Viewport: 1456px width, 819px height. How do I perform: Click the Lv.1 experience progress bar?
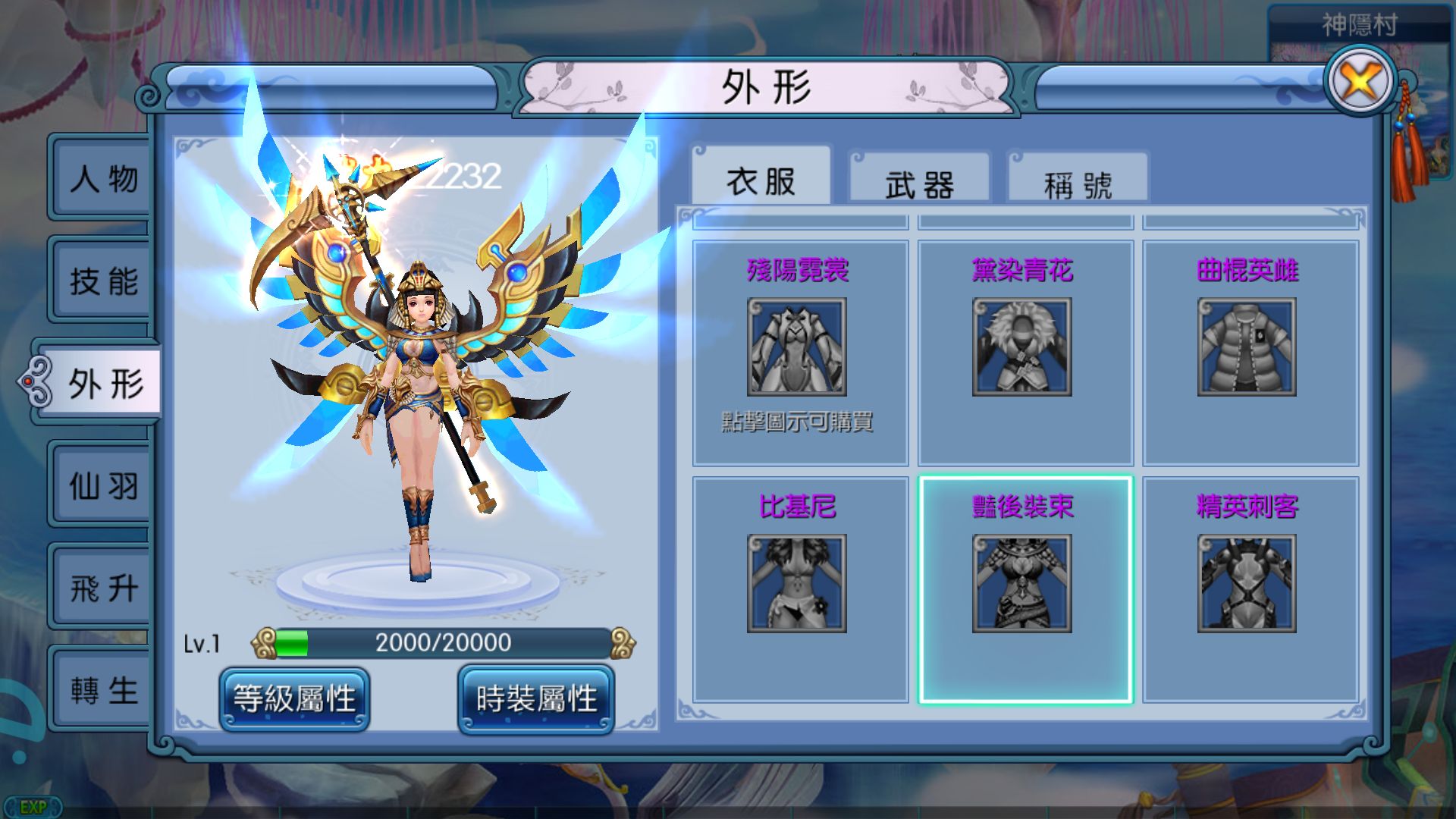440,644
